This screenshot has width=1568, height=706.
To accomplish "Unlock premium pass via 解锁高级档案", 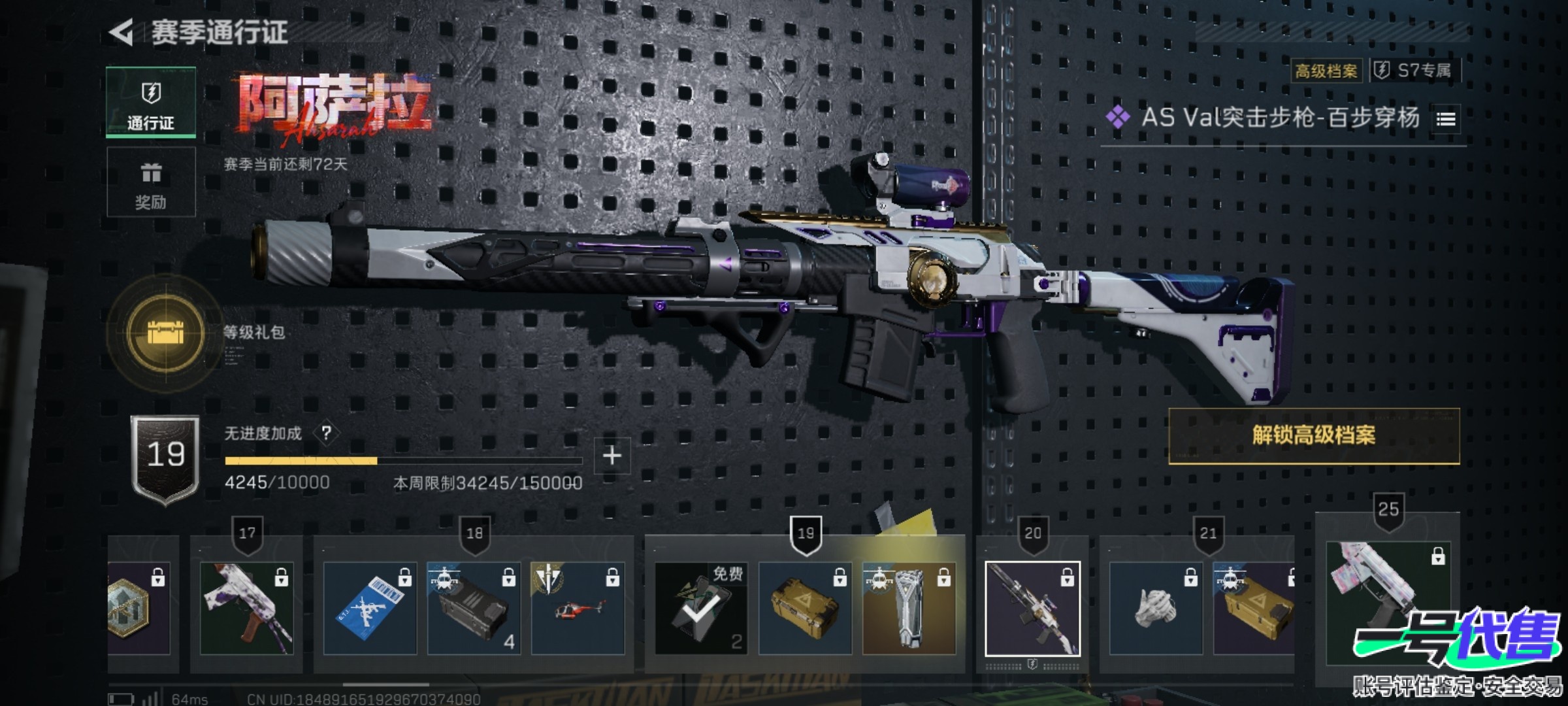I will coord(1313,436).
